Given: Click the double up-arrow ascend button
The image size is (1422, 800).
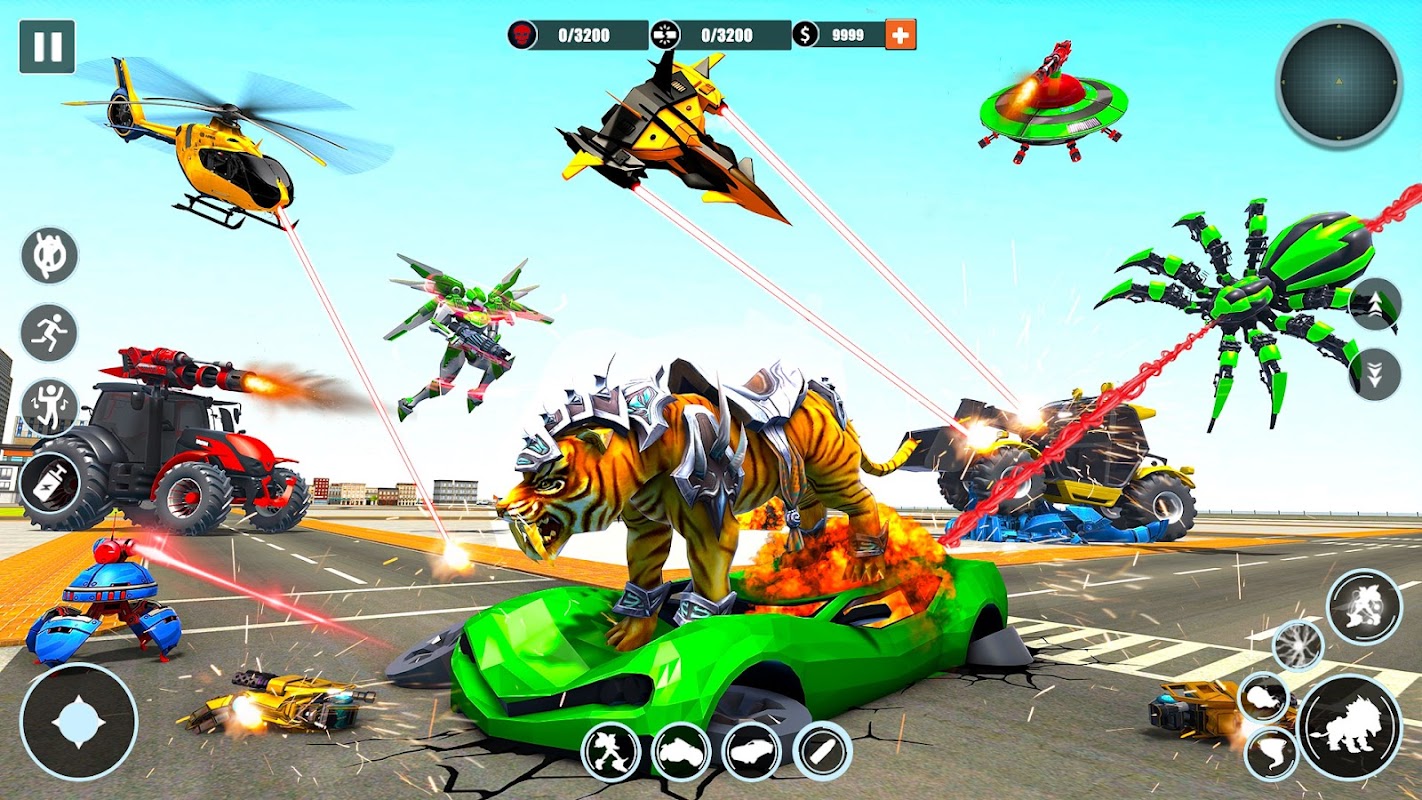Looking at the screenshot, I should [1374, 304].
